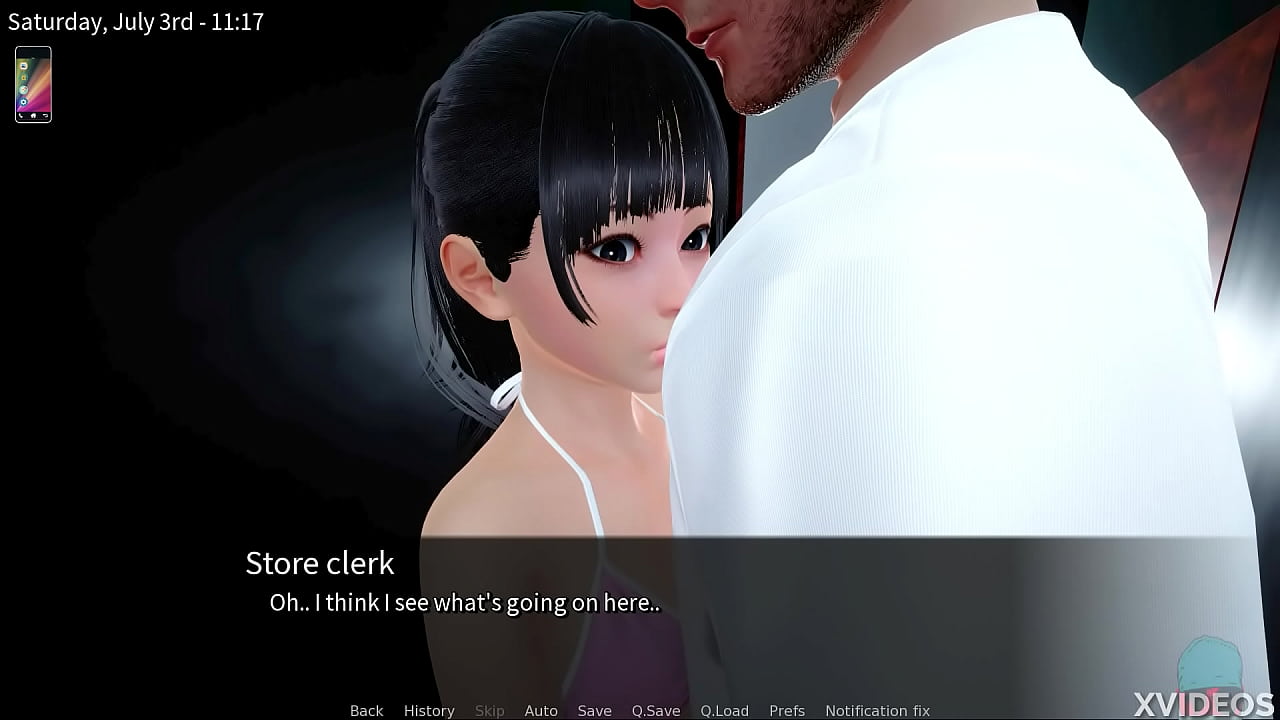
Task: Tap the call icon in the phone dock
Action: tap(21, 115)
